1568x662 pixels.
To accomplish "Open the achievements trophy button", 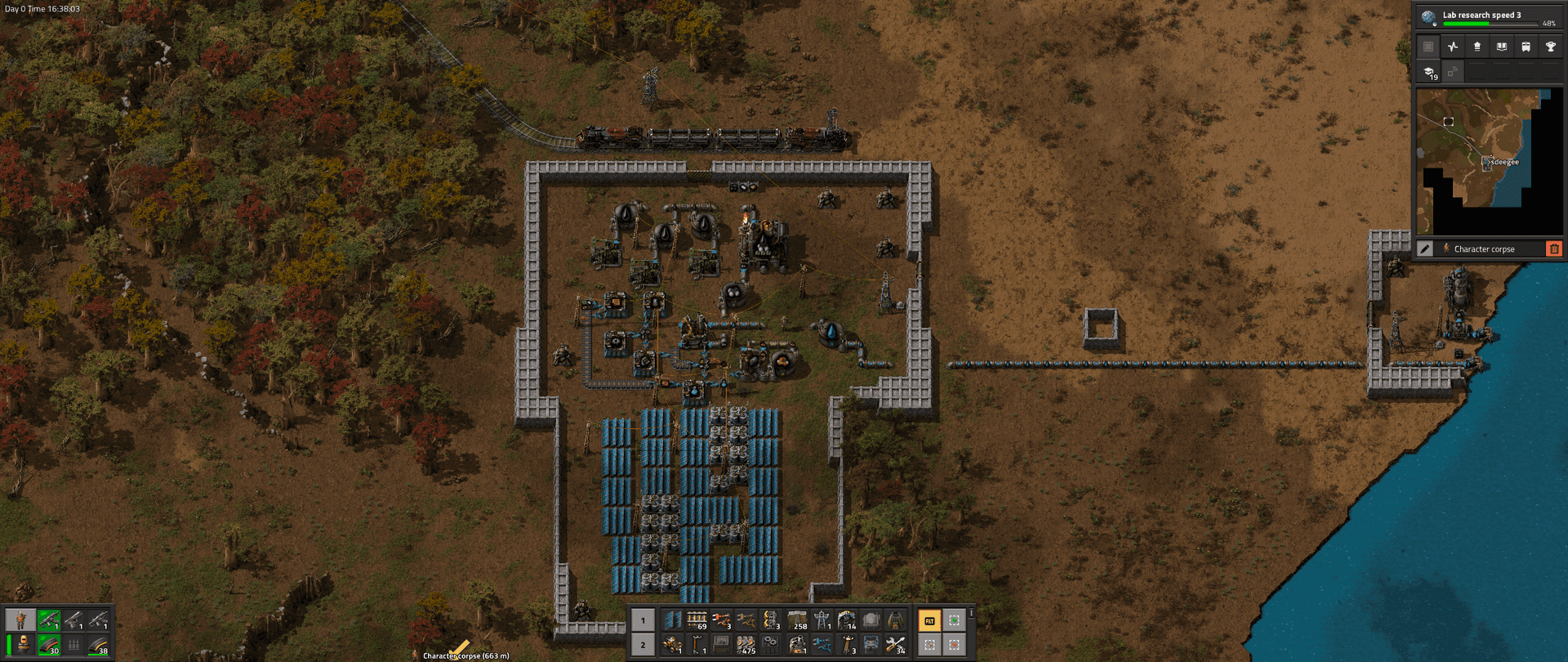I will pyautogui.click(x=1550, y=47).
